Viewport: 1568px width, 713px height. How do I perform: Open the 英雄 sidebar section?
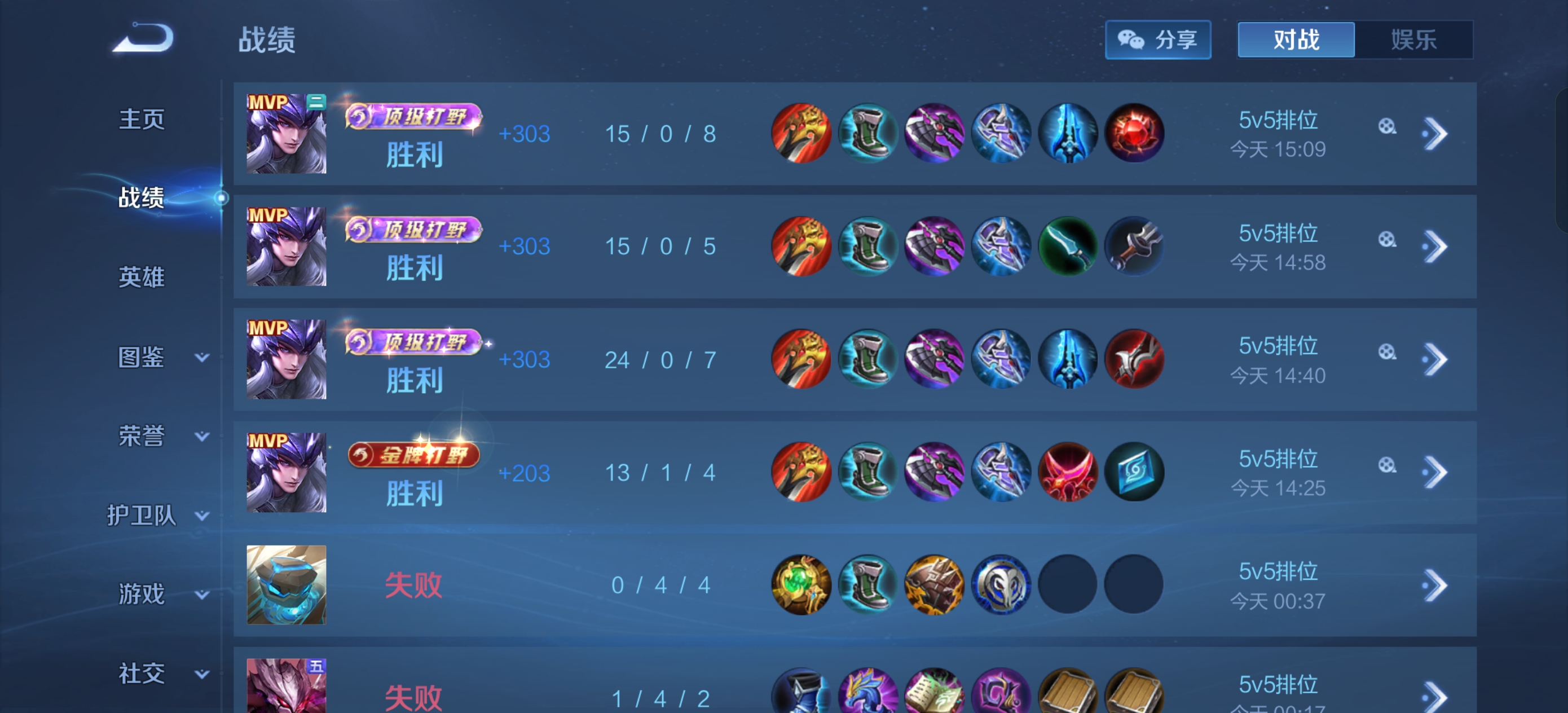coord(141,277)
